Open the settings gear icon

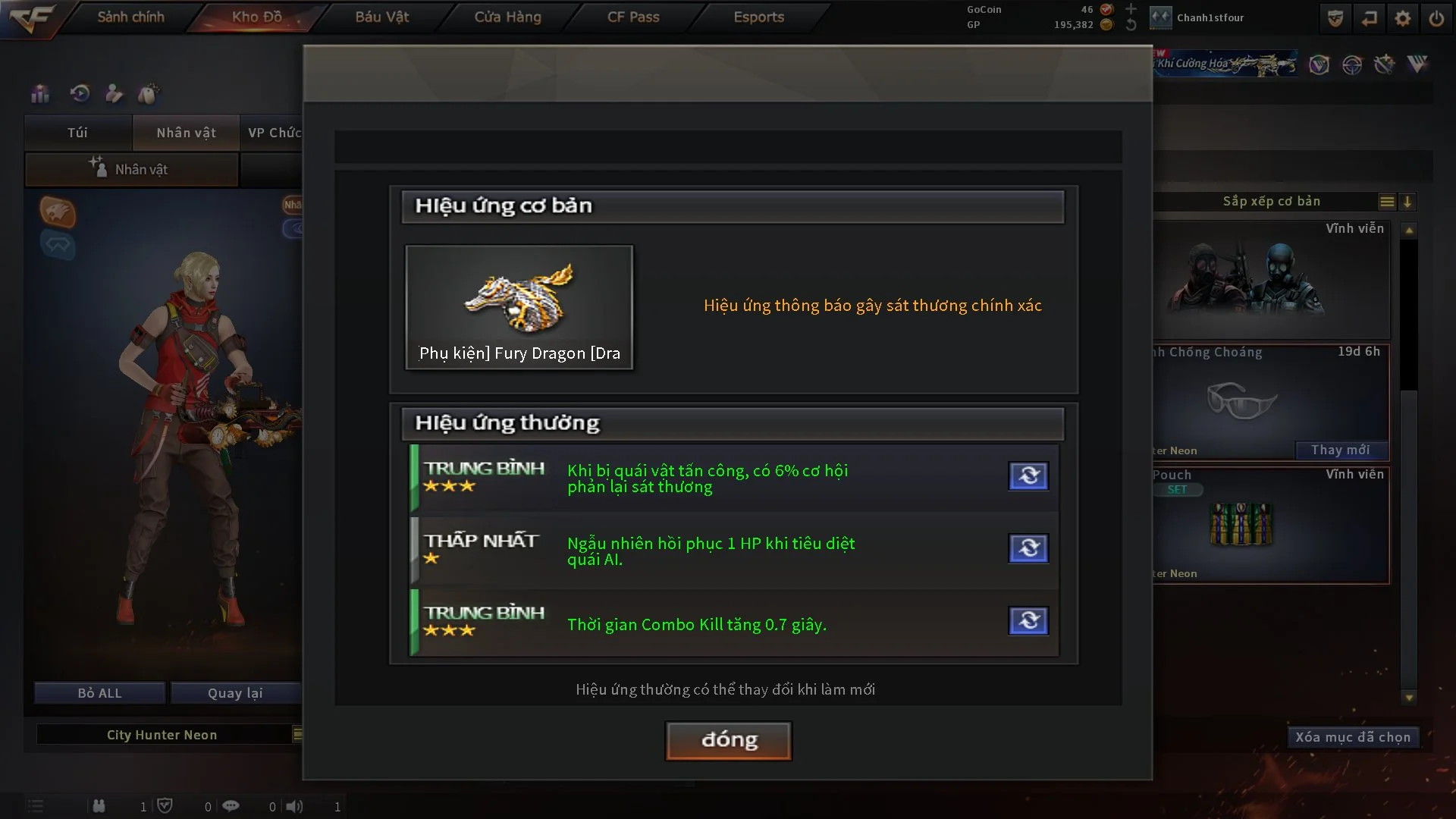(1402, 18)
